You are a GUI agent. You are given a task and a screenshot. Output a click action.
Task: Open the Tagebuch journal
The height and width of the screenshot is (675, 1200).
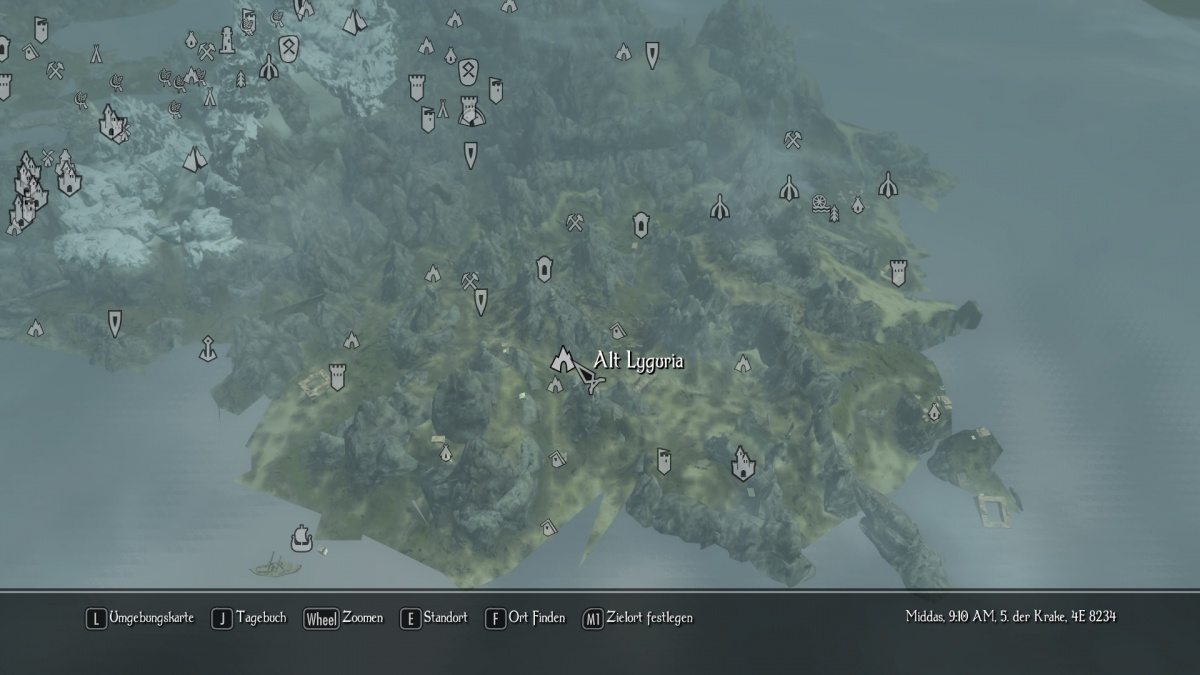tap(251, 618)
